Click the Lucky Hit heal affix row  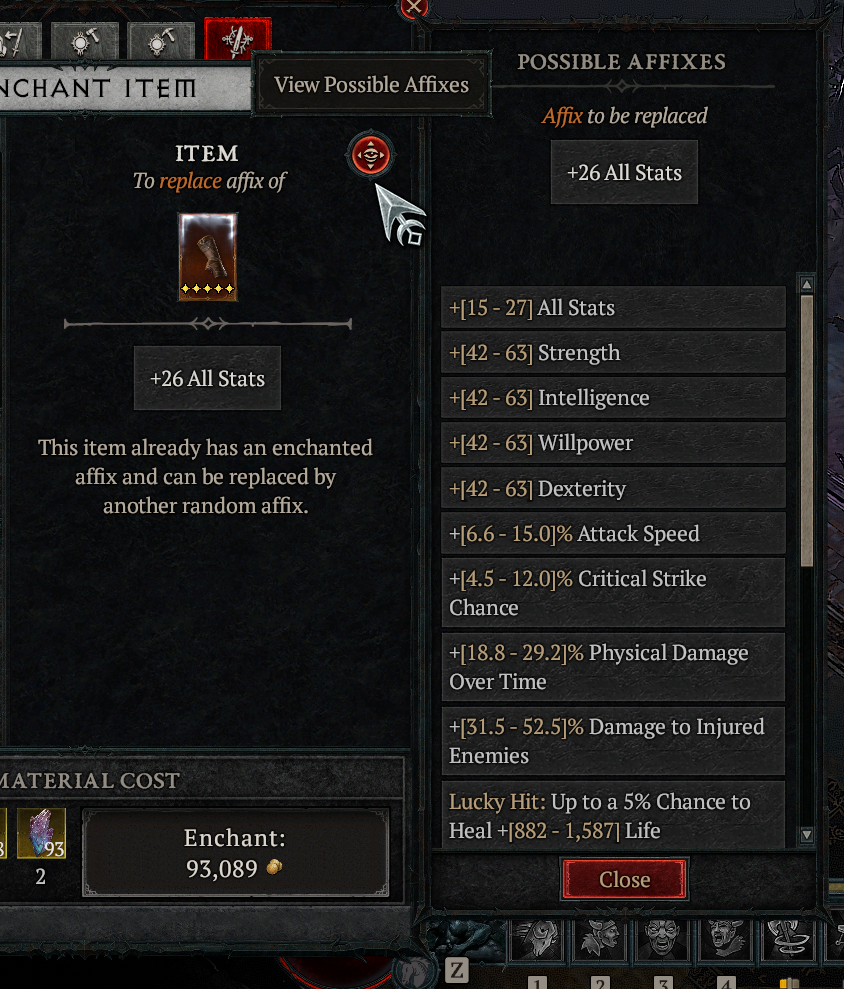(x=613, y=815)
